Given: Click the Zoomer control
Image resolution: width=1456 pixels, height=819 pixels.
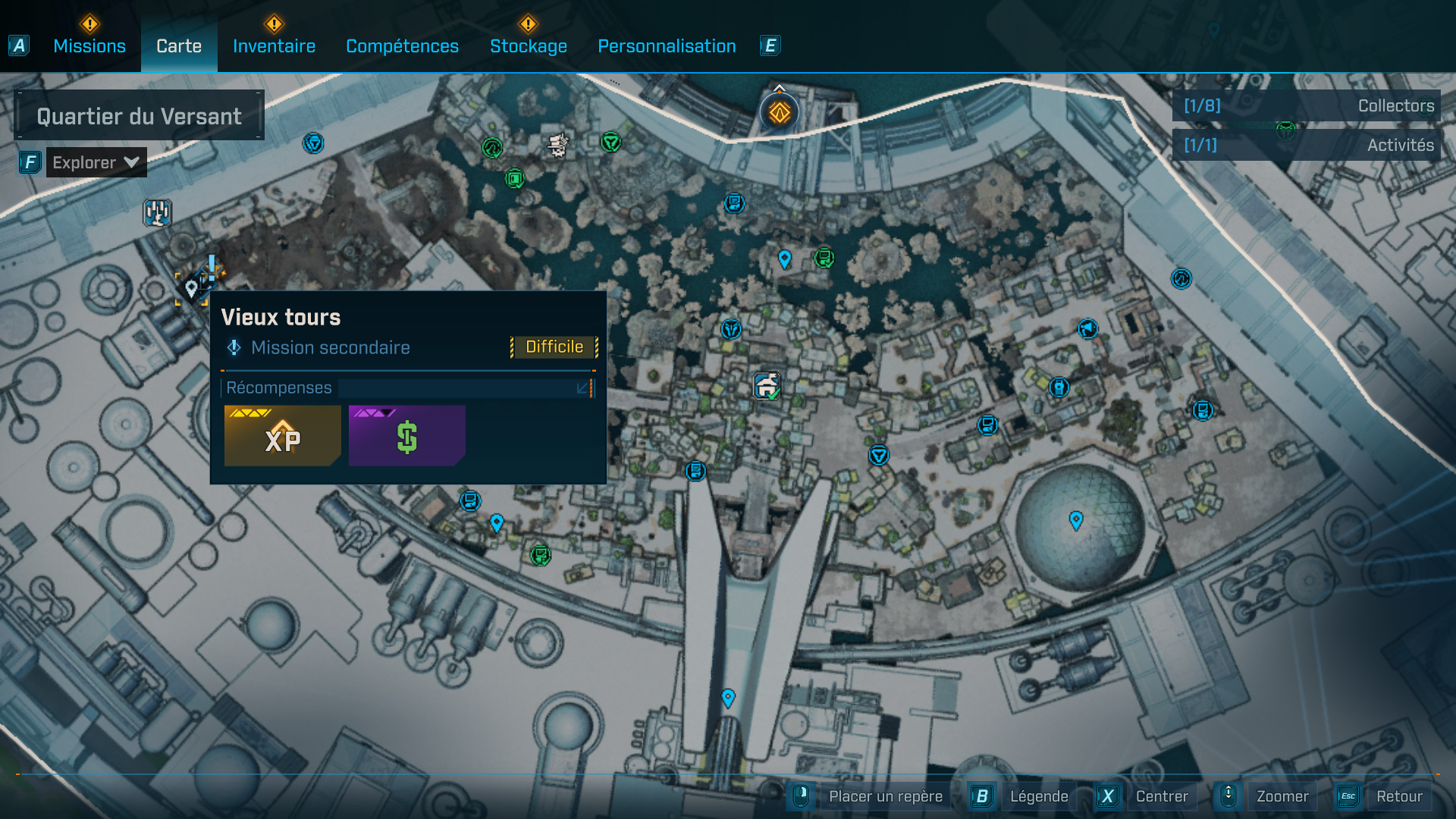Looking at the screenshot, I should [1282, 796].
